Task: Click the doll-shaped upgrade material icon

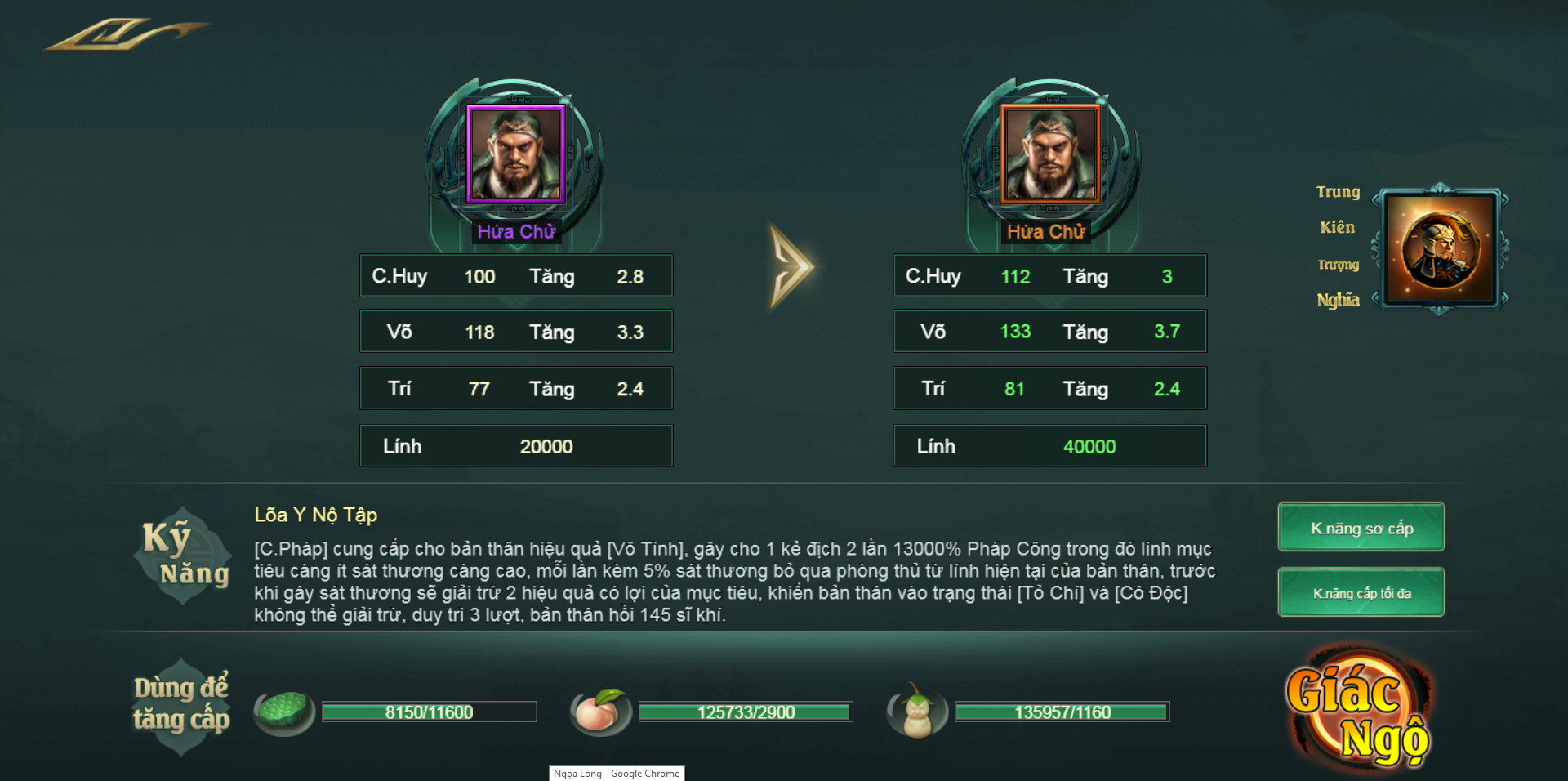Action: coord(915,710)
